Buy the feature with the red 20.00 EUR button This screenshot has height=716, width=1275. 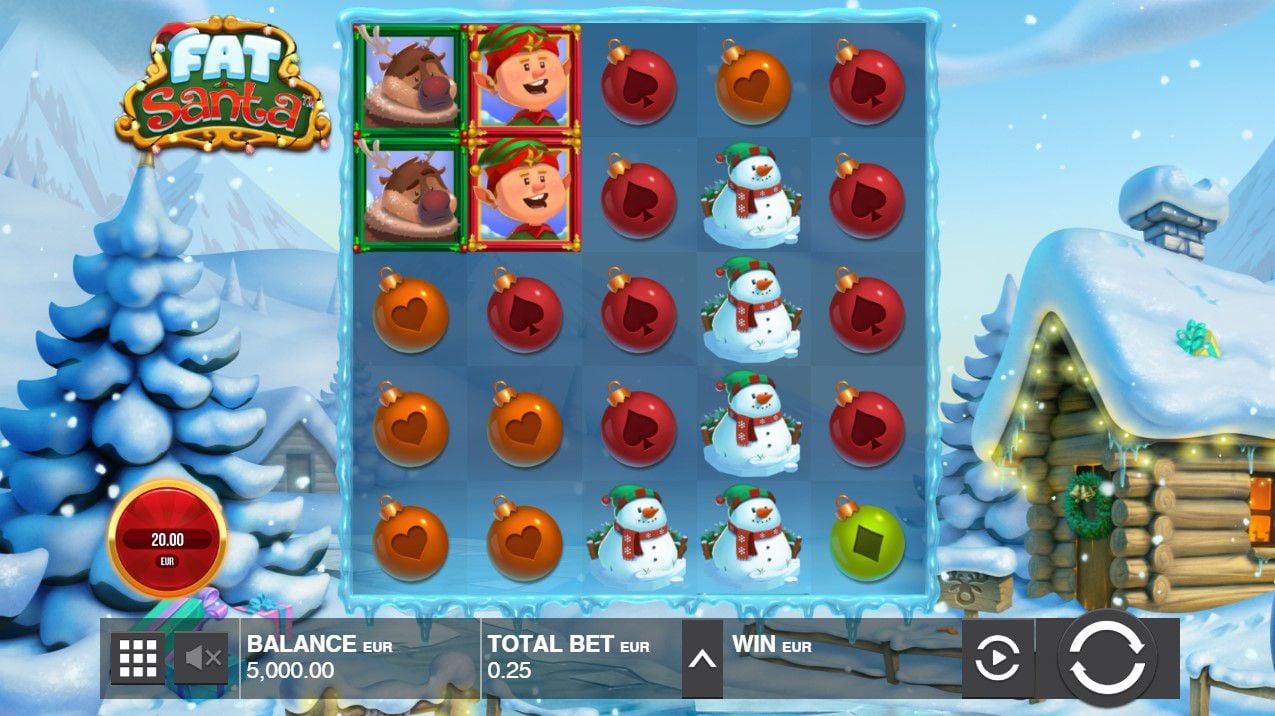pyautogui.click(x=167, y=539)
